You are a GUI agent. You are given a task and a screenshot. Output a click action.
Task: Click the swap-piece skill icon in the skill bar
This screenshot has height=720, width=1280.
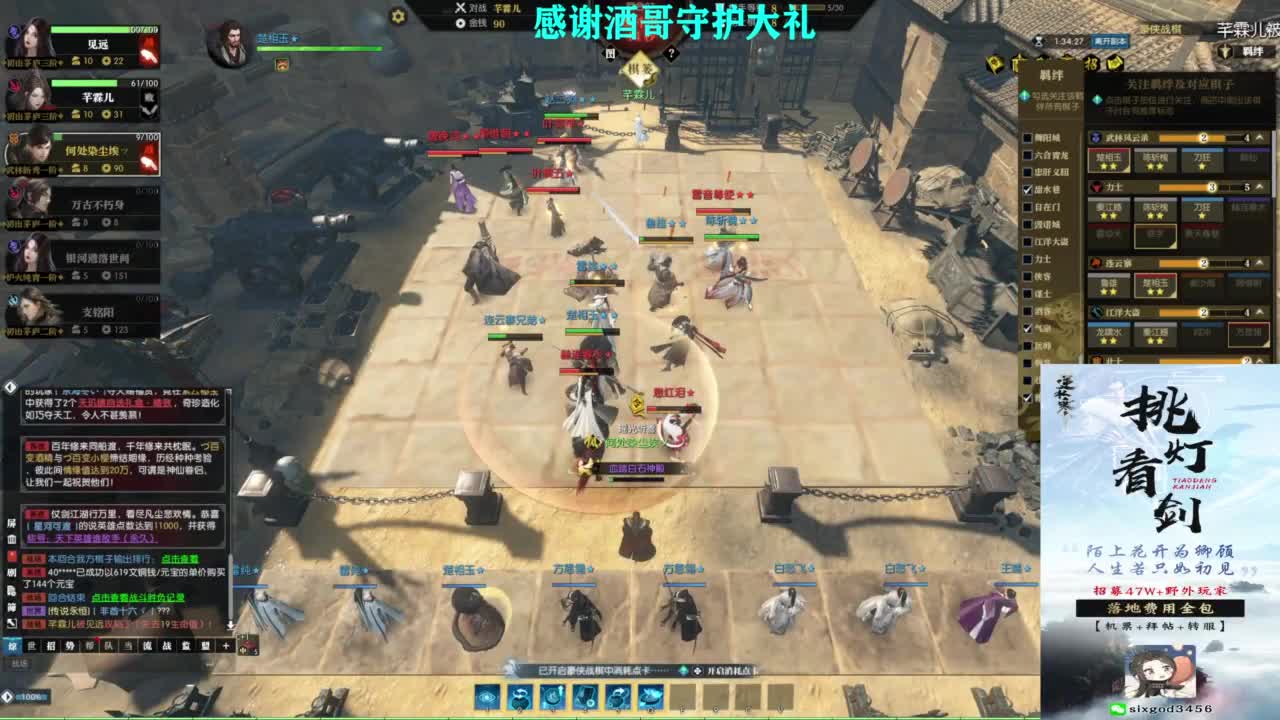click(519, 695)
